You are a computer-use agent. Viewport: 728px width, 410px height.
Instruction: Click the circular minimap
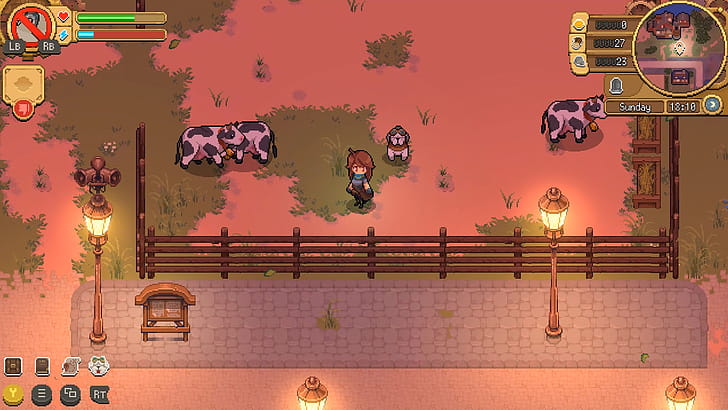pyautogui.click(x=680, y=47)
